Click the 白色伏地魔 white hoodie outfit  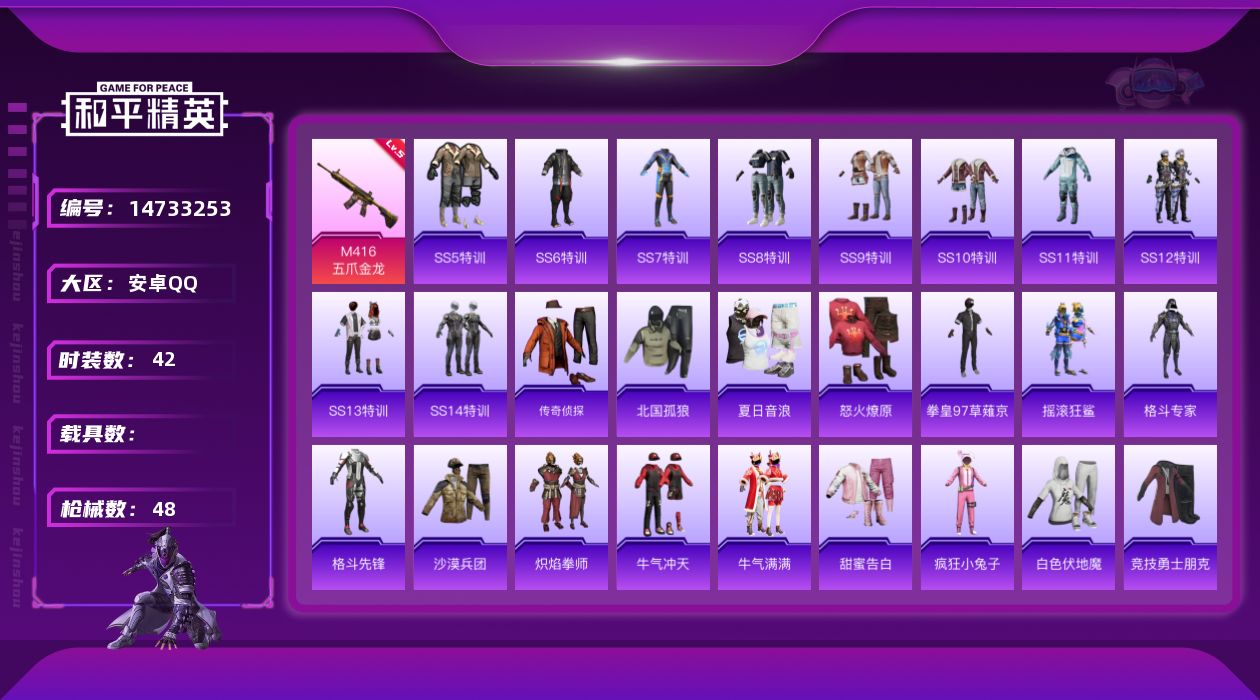click(x=1068, y=517)
